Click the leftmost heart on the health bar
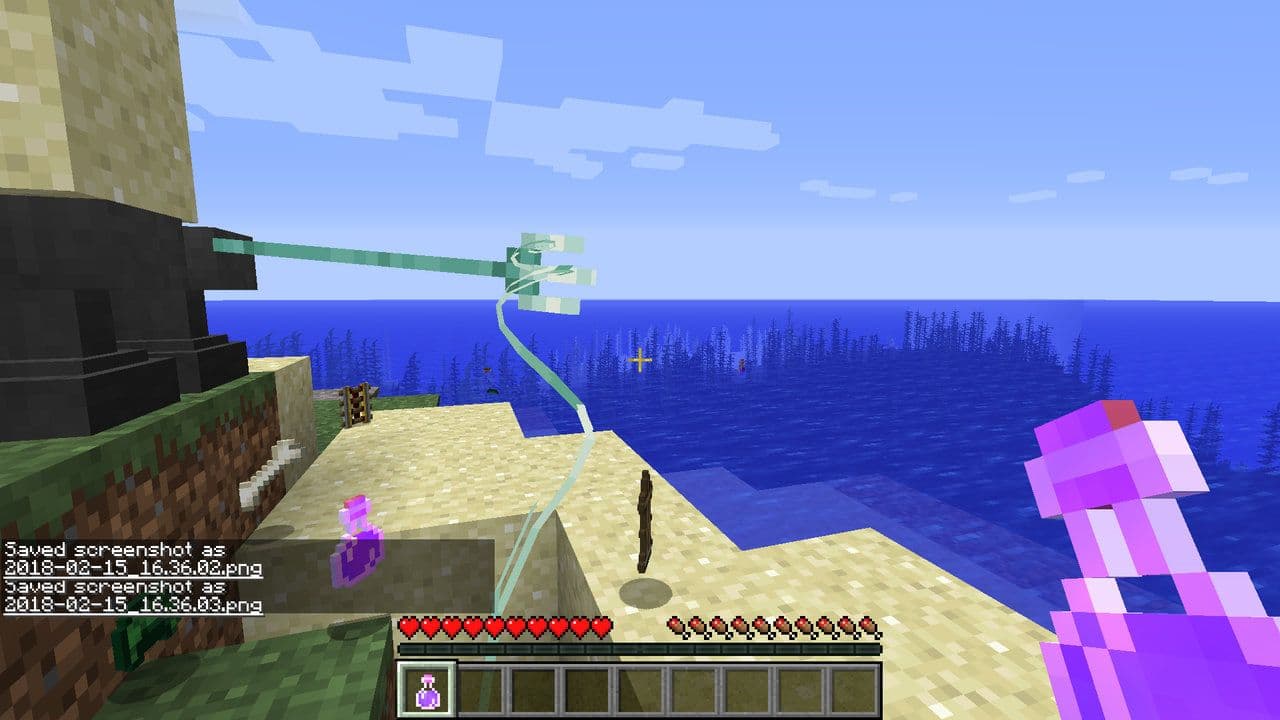Viewport: 1280px width, 720px height. click(x=408, y=626)
